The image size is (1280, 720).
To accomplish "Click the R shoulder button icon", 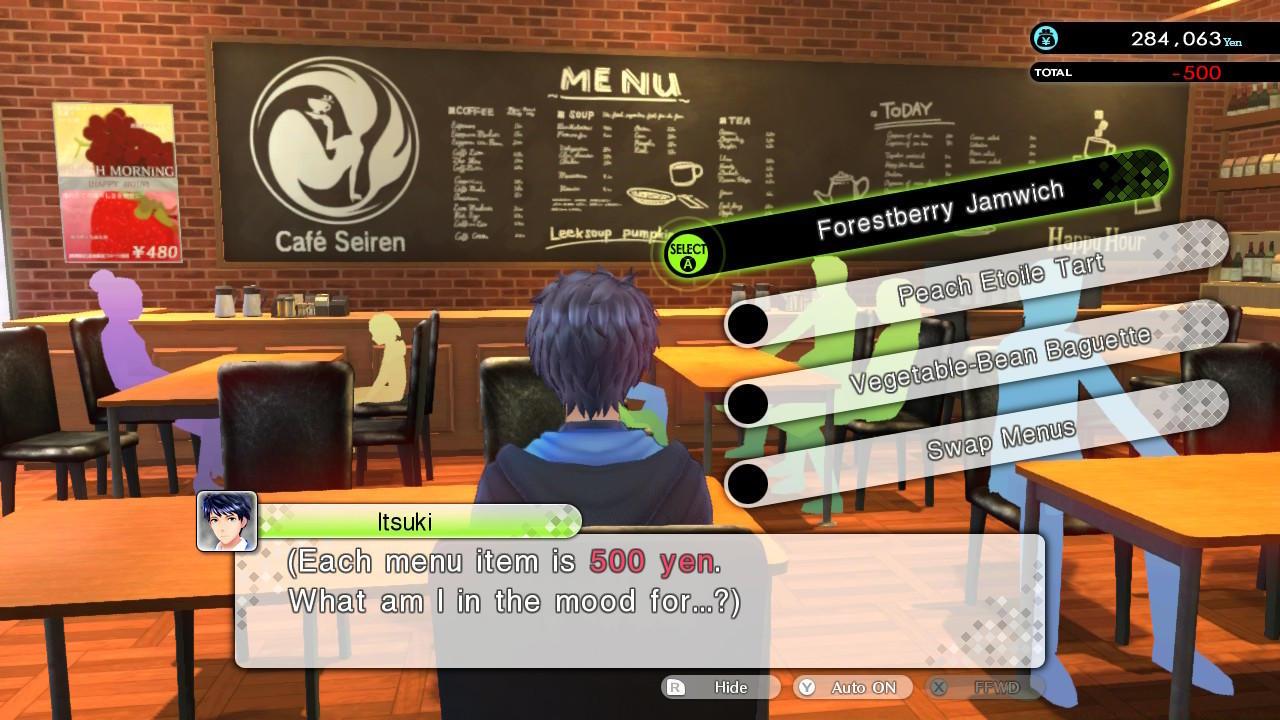I will pos(675,687).
